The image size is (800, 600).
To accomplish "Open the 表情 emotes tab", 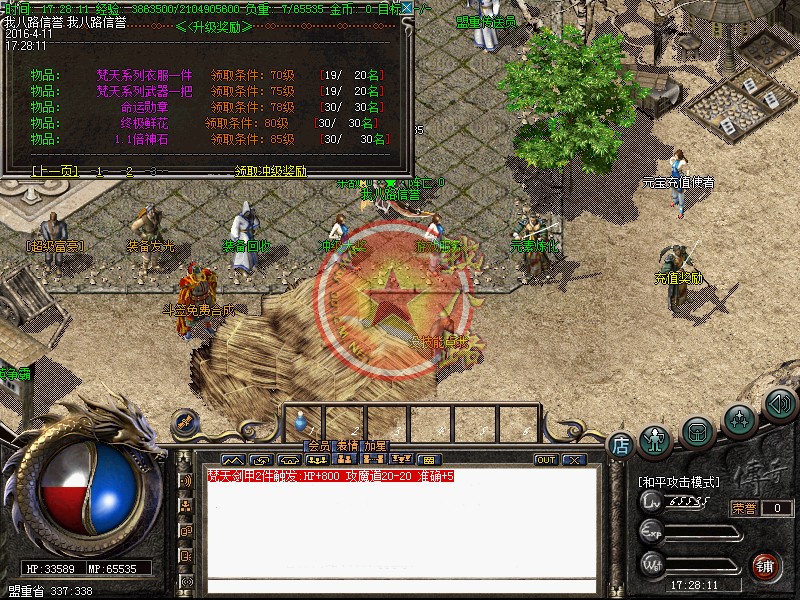I will [x=347, y=446].
